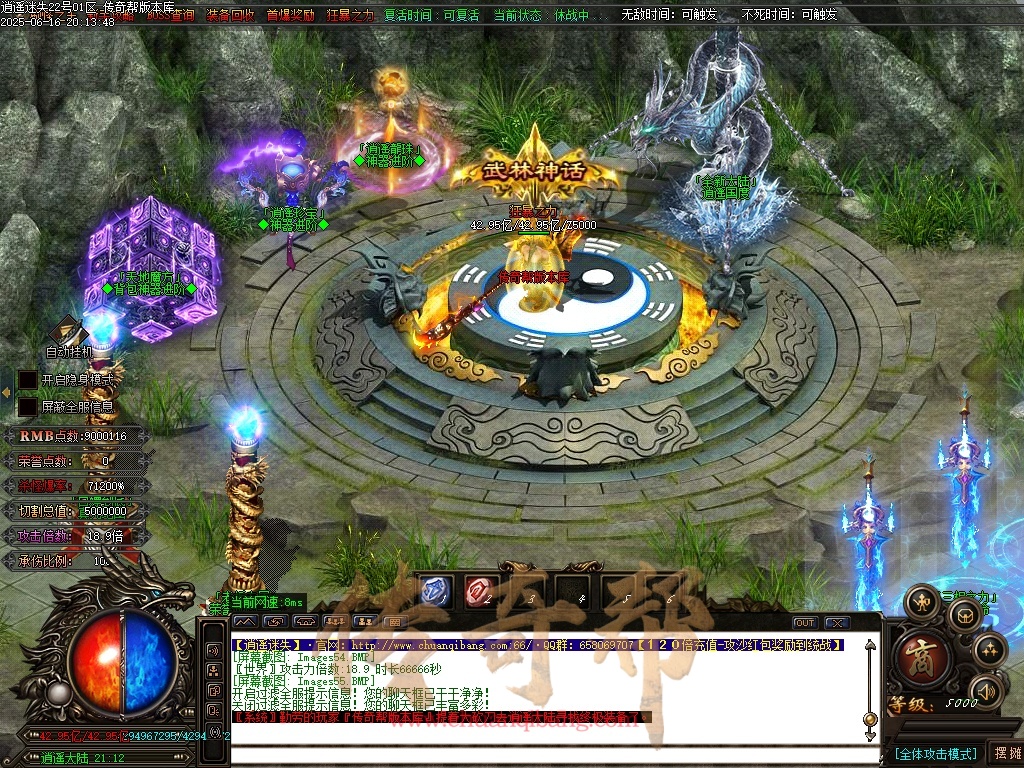This screenshot has height=768, width=1024.
Task: Open the BOSS查询 lookup menu
Action: point(171,15)
